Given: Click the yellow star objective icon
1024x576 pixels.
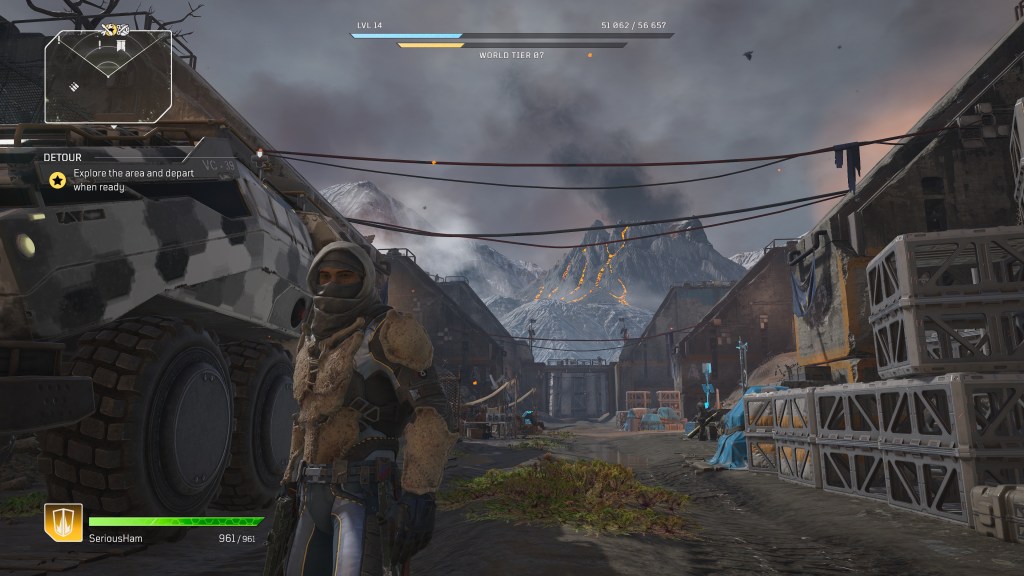Looking at the screenshot, I should [58, 180].
